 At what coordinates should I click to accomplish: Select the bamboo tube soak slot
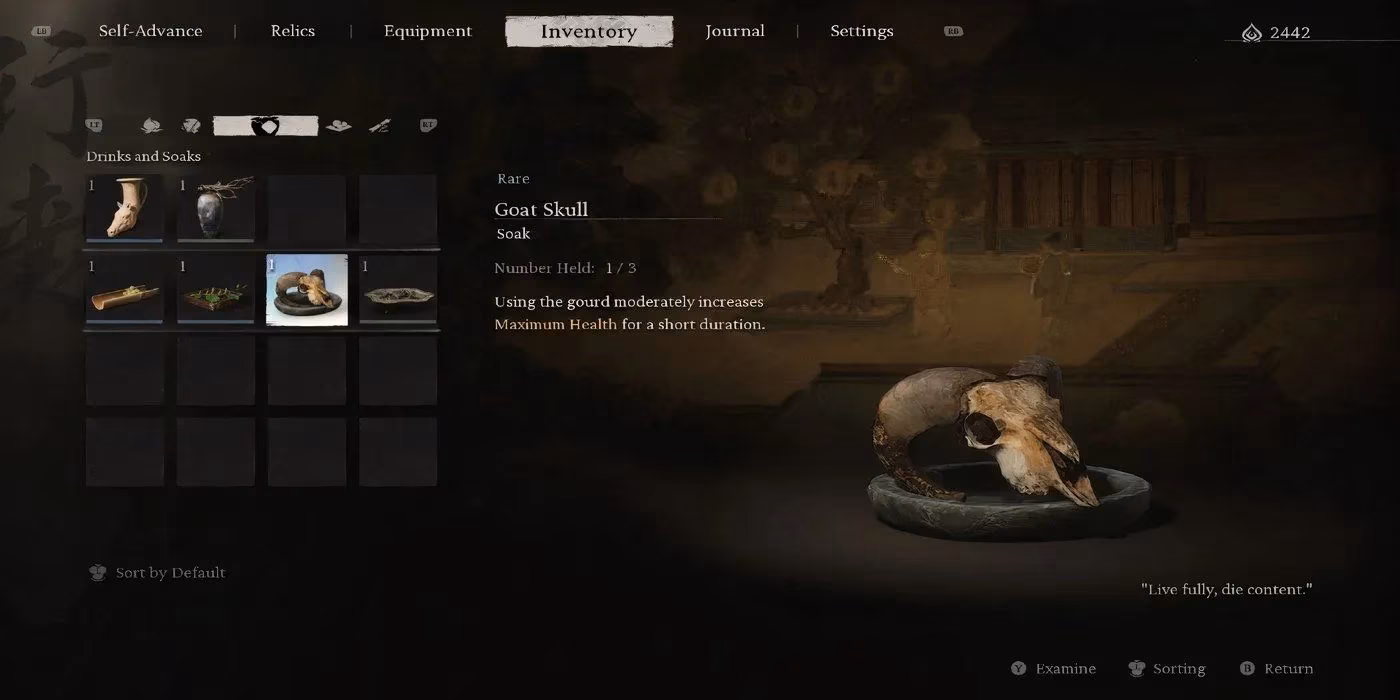[x=125, y=290]
